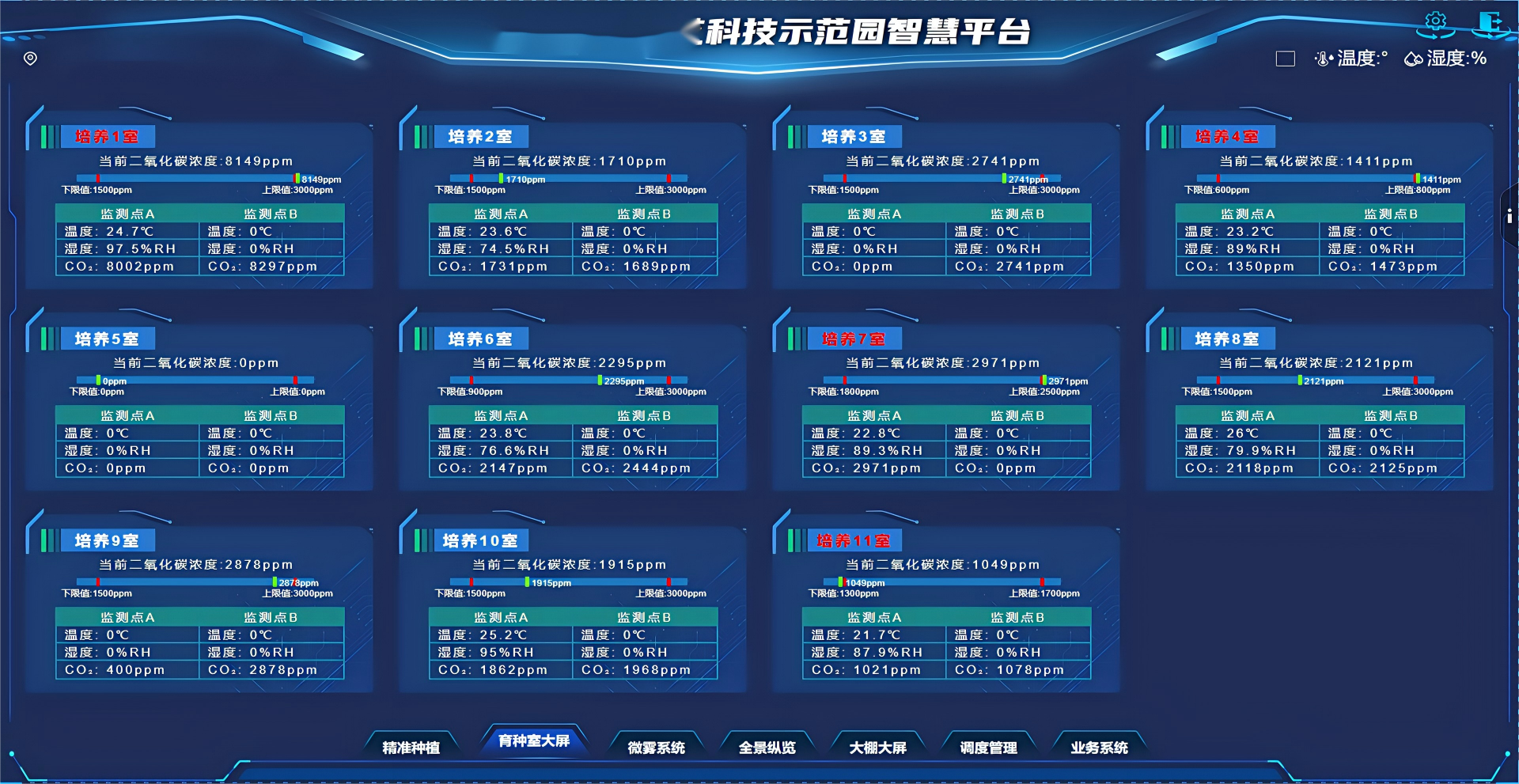The height and width of the screenshot is (784, 1519).
Task: Switch to the 精准种植 tab
Action: pyautogui.click(x=412, y=746)
